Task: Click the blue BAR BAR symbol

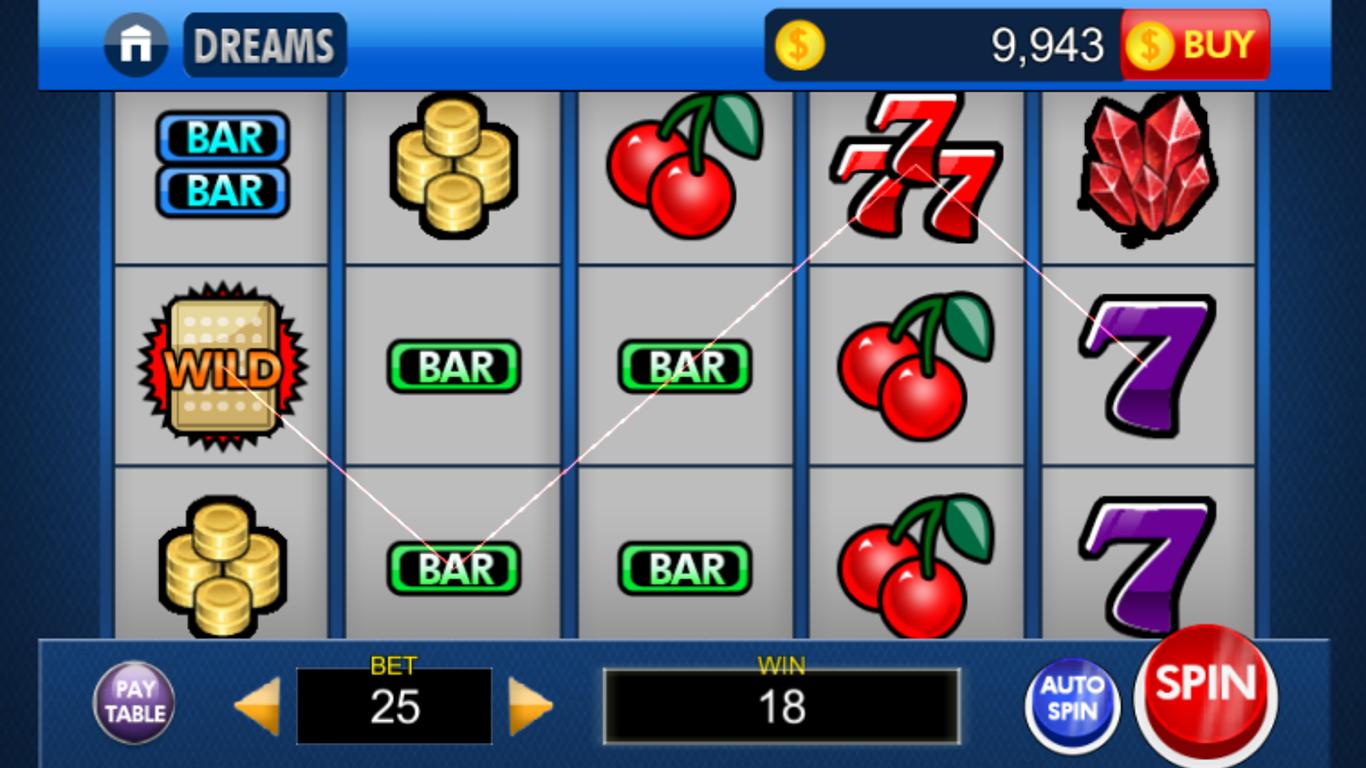Action: [x=221, y=165]
